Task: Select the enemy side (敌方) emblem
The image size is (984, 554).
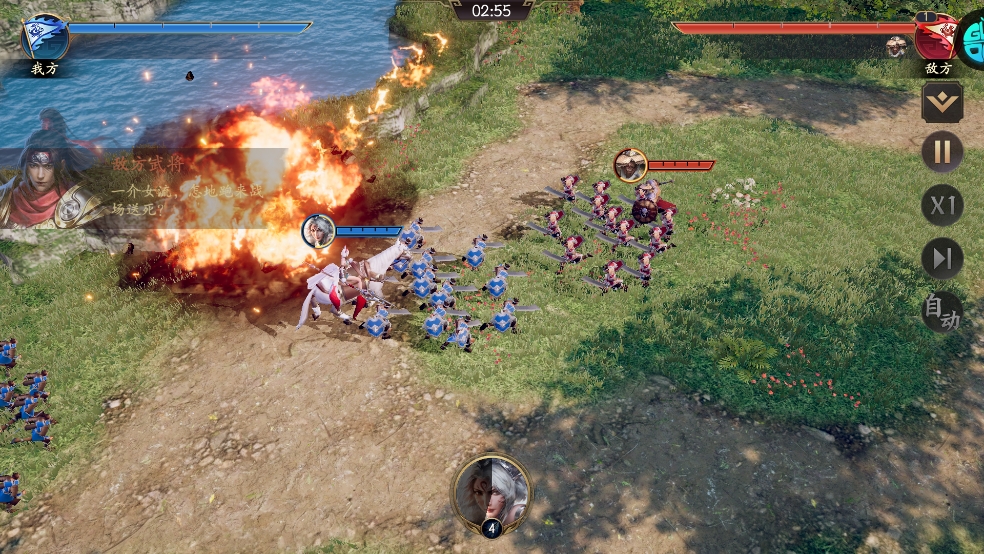Action: pos(936,36)
